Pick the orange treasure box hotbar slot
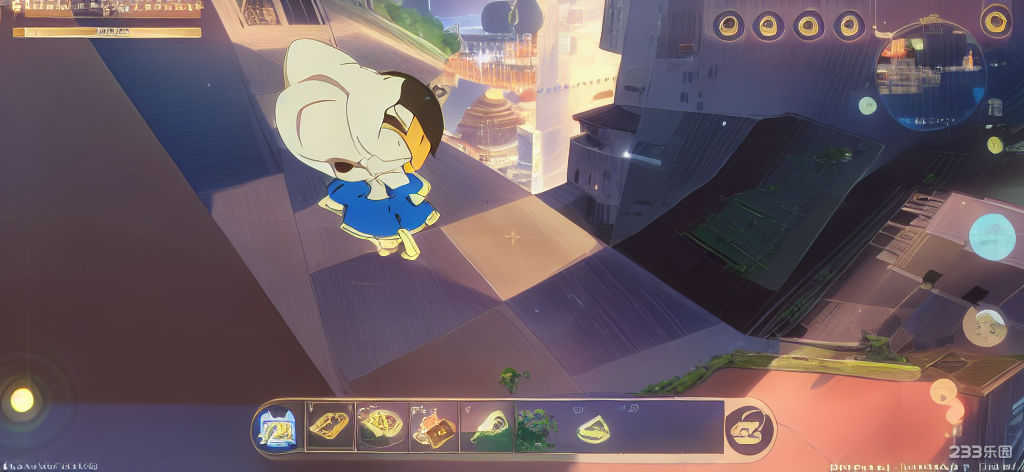Viewport: 1024px width, 472px height. [x=435, y=427]
